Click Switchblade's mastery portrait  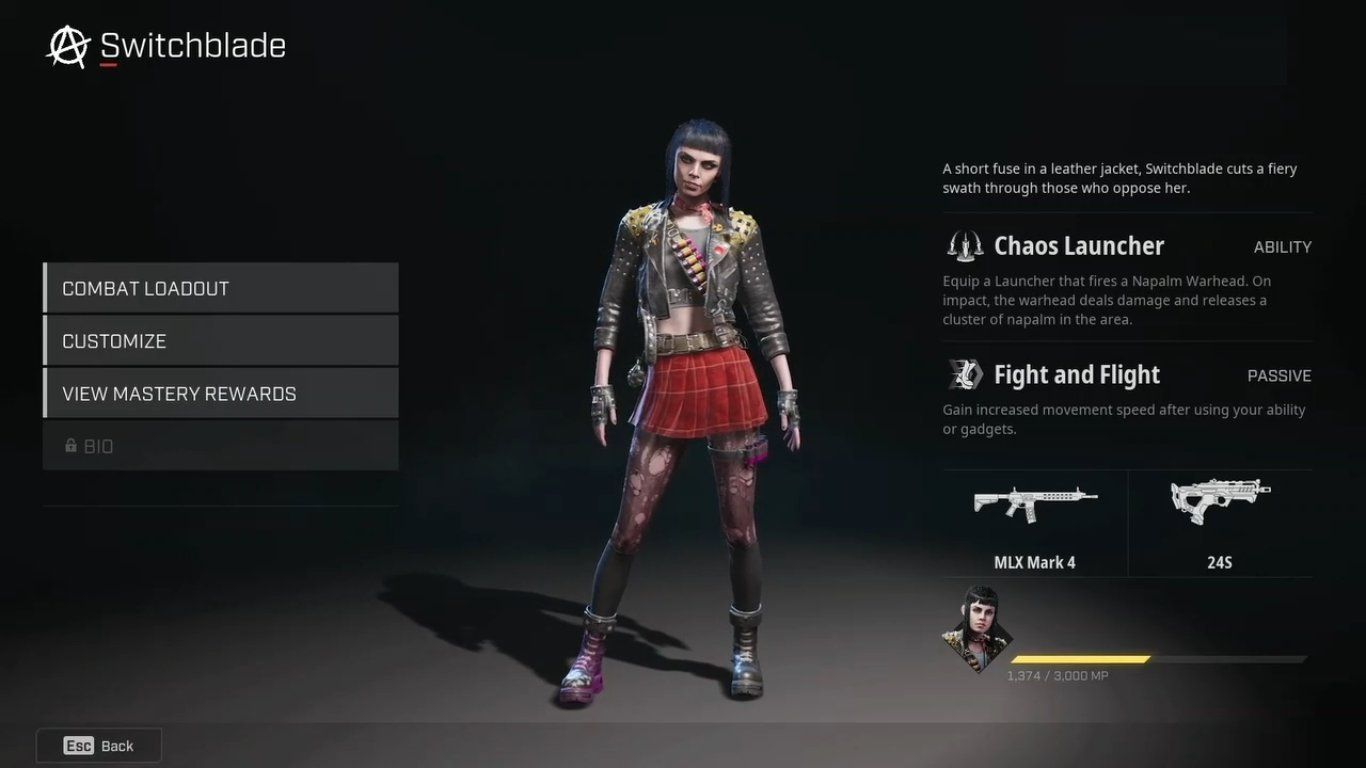click(977, 629)
